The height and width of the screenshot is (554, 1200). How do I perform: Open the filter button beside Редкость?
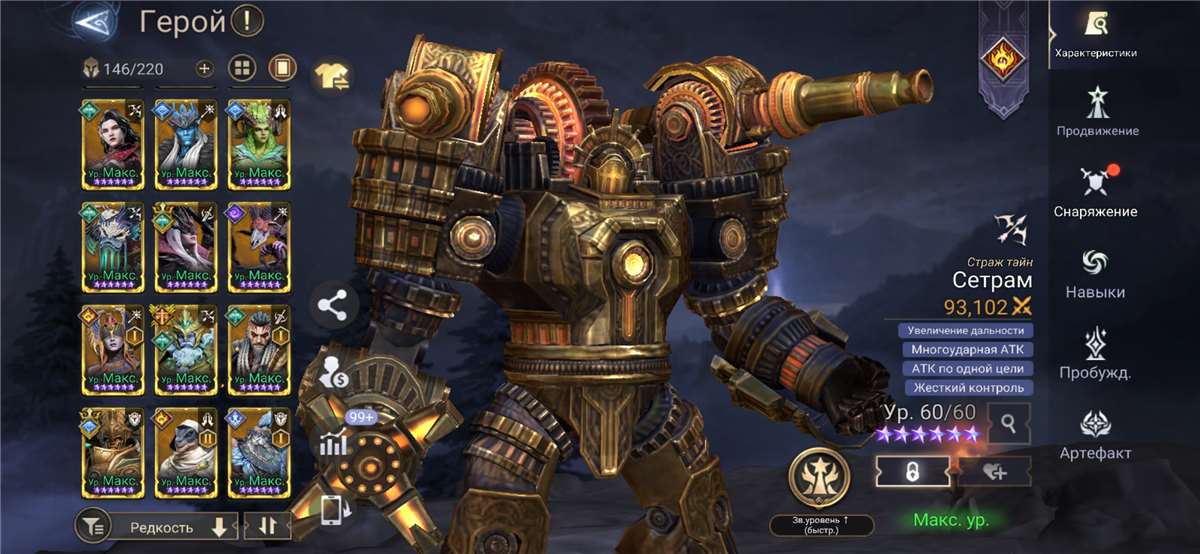92,527
